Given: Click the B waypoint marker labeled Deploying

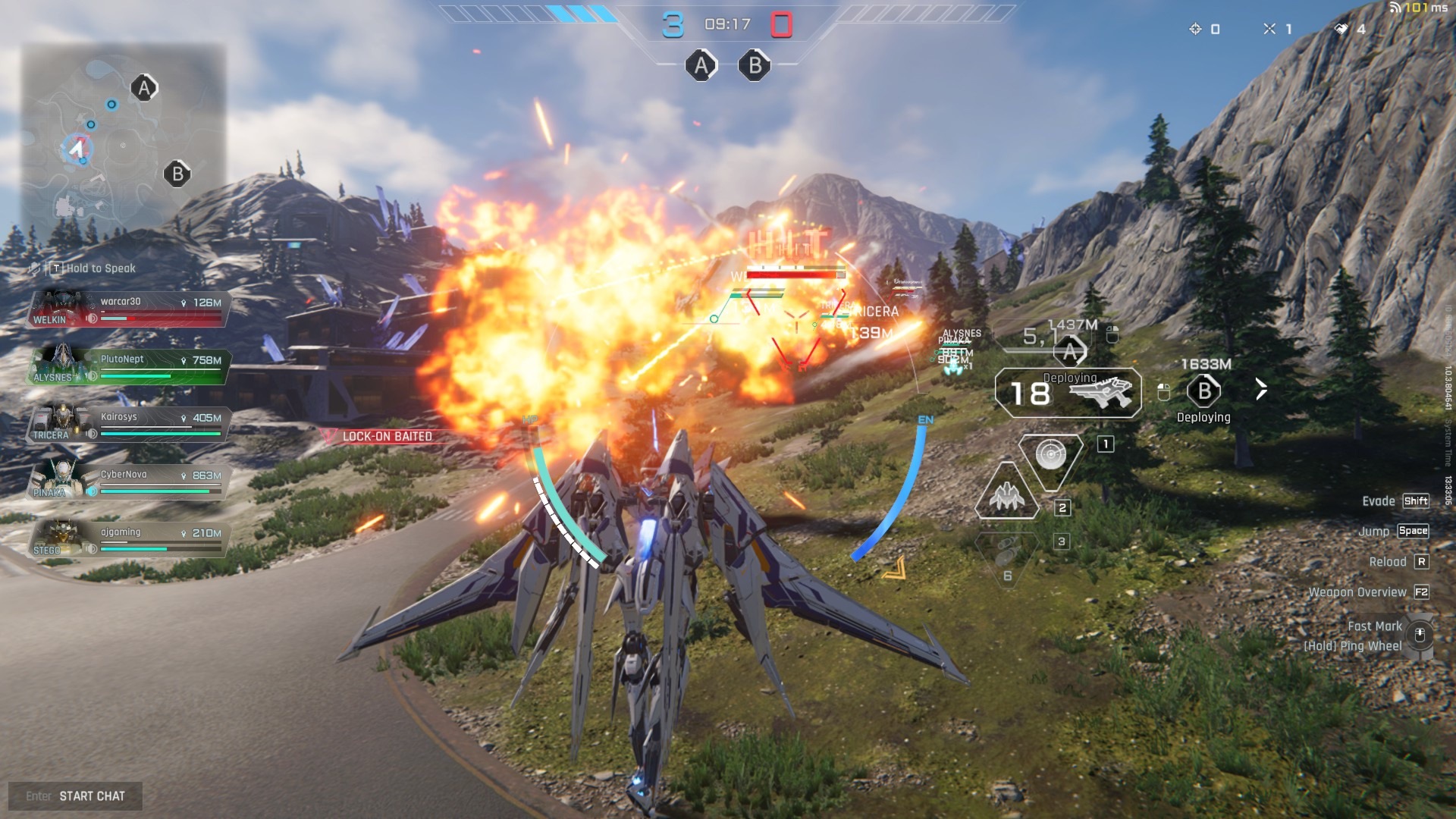Looking at the screenshot, I should pyautogui.click(x=1204, y=391).
